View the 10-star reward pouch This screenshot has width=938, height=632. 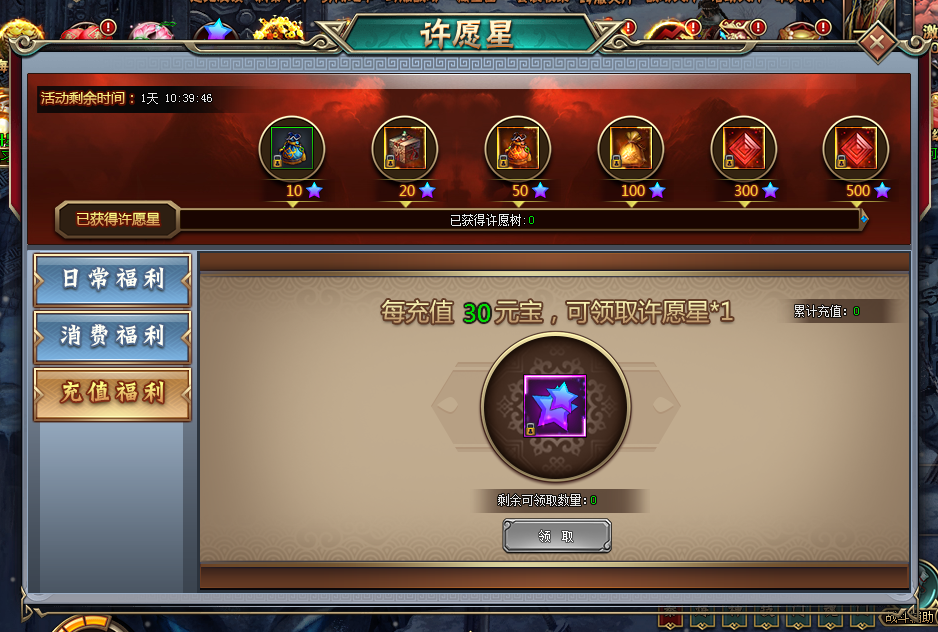coord(292,150)
